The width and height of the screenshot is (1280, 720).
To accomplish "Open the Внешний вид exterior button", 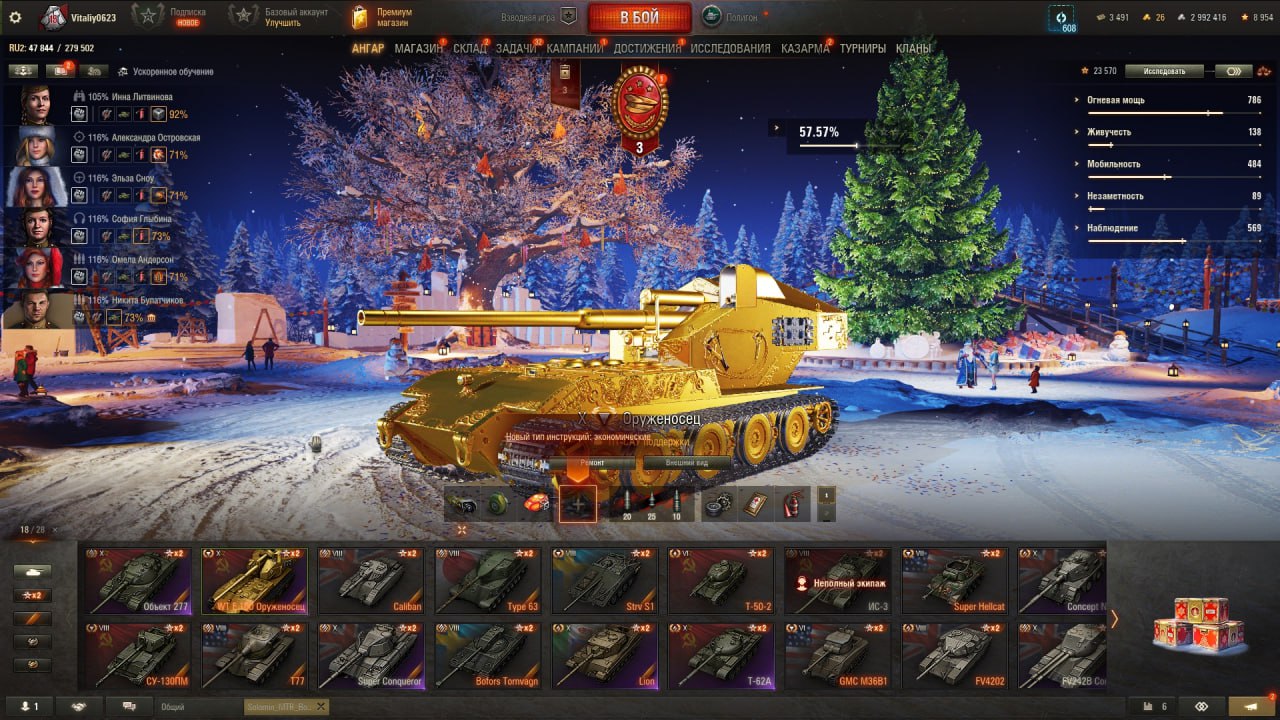I will click(688, 463).
